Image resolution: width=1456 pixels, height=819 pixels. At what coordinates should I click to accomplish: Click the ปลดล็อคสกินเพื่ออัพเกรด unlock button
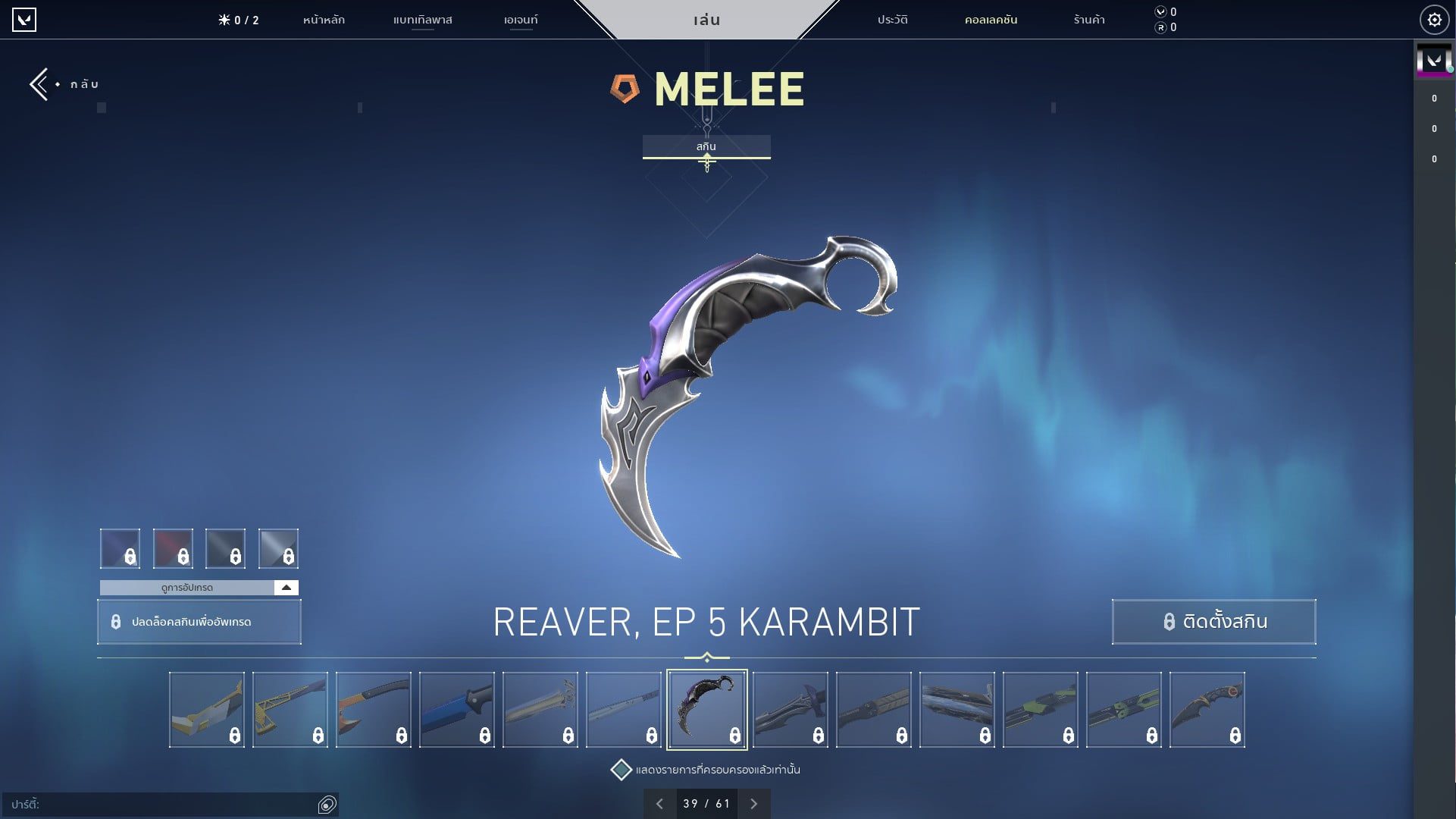(x=199, y=621)
